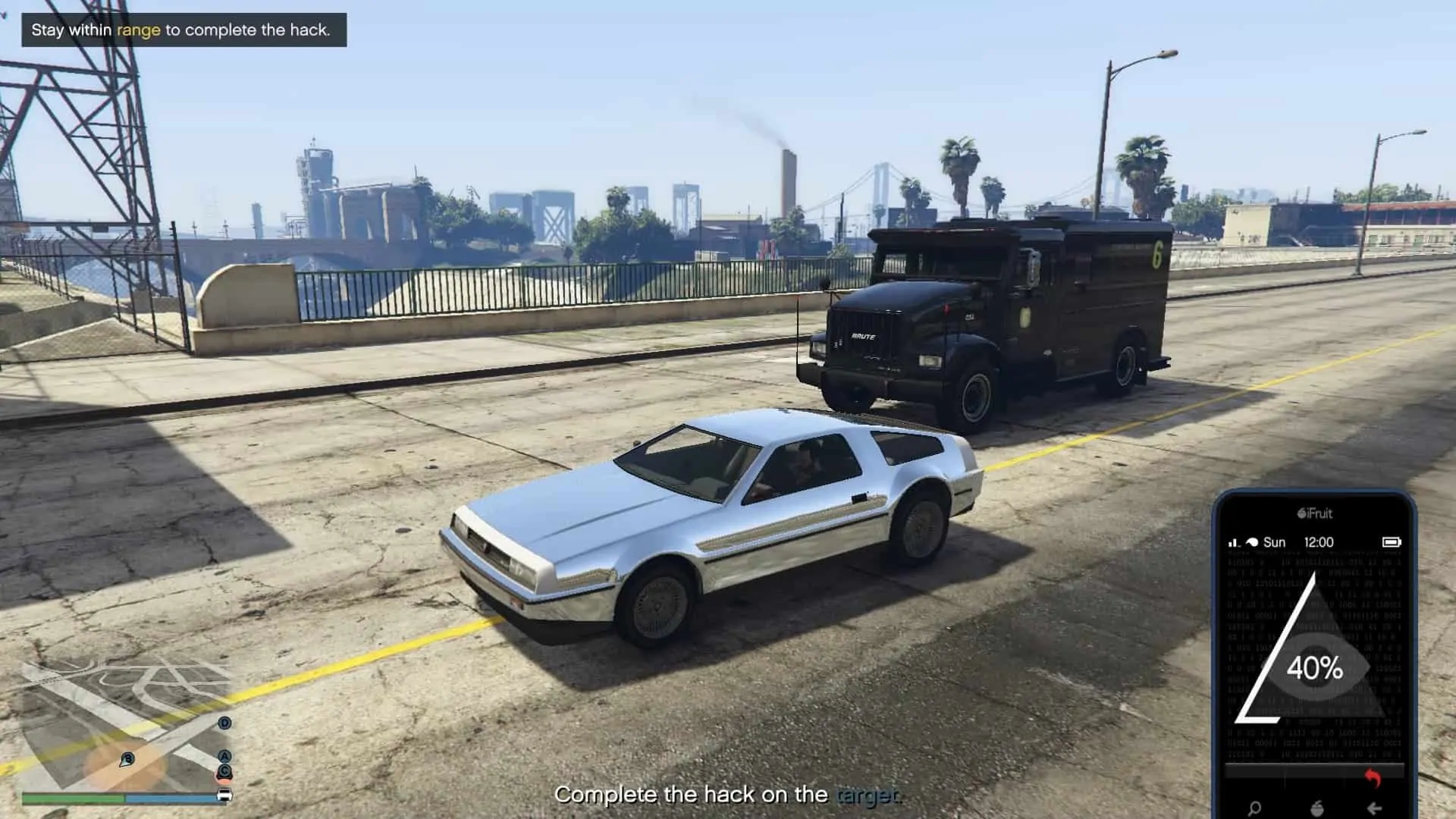Select the B blip on the minimap
This screenshot has height=819, width=1456.
(x=128, y=758)
